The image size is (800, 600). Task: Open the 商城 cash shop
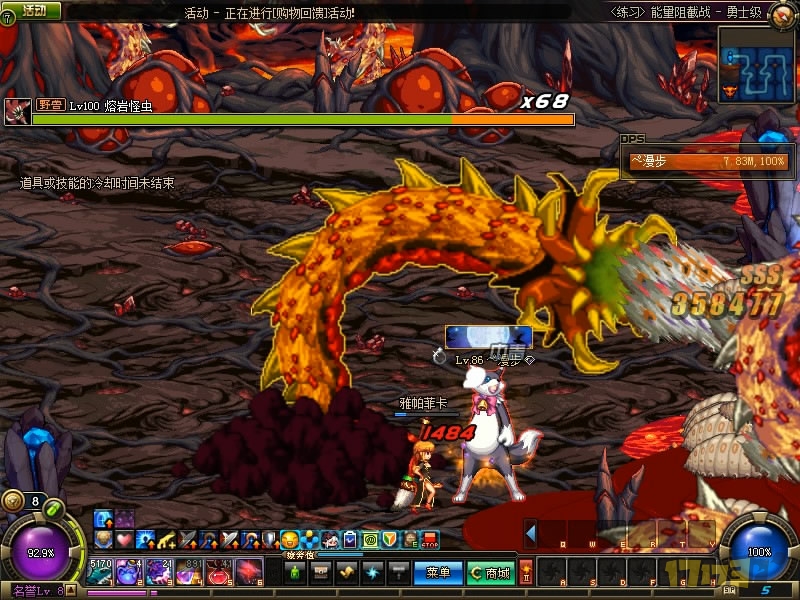493,572
